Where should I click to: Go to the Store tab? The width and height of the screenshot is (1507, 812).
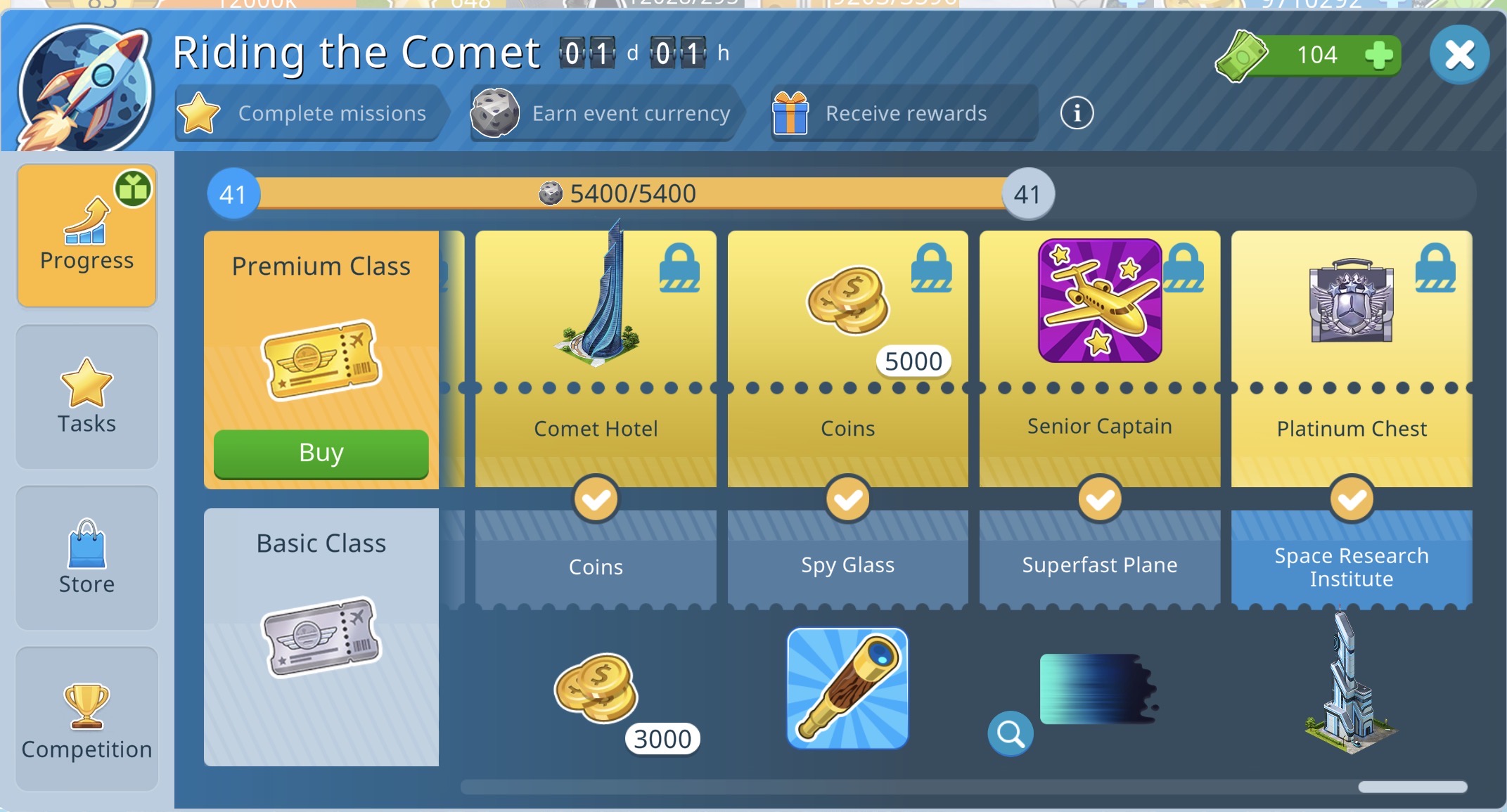click(x=86, y=558)
